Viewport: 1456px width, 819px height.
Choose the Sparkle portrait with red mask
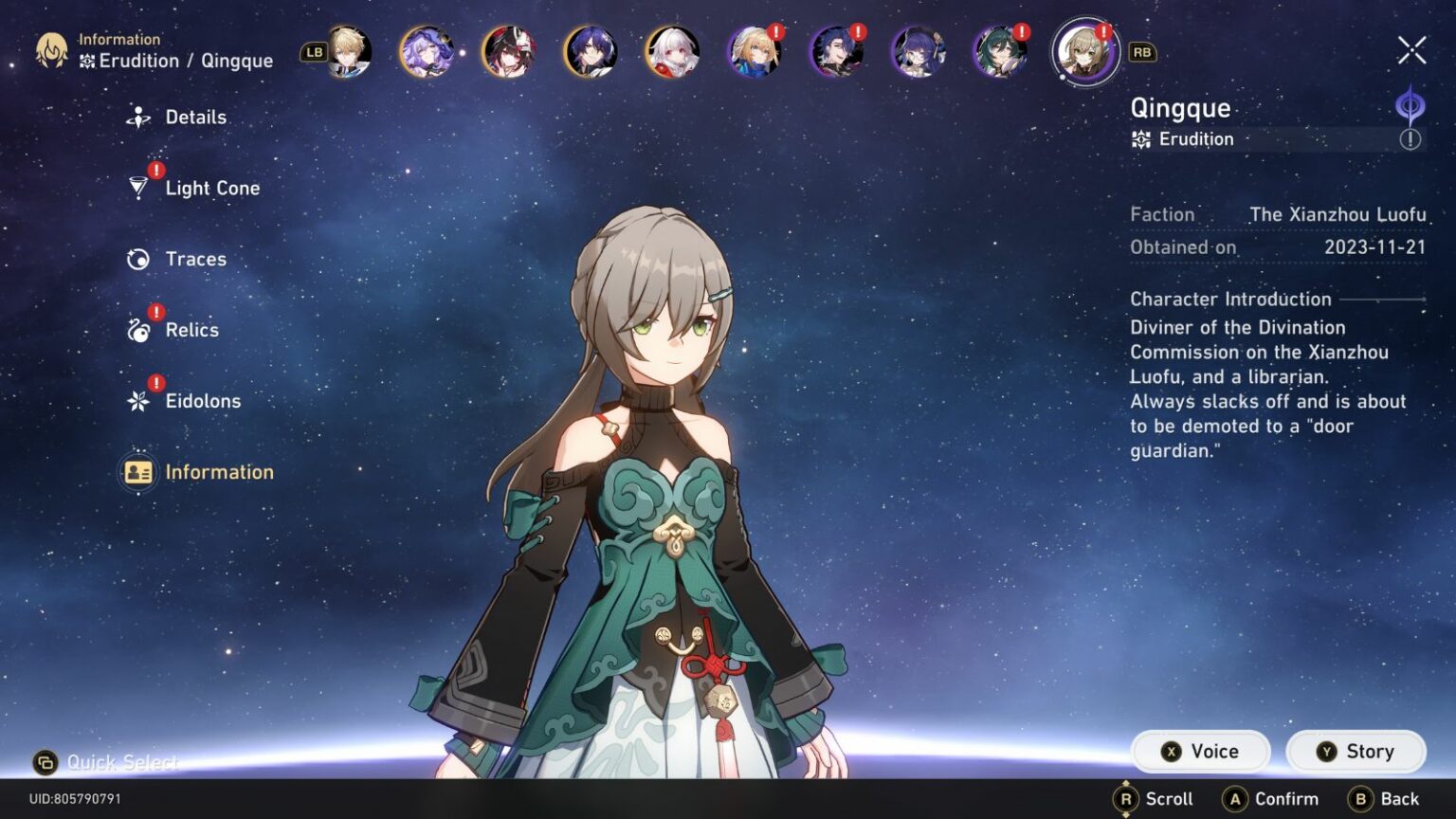[x=508, y=52]
